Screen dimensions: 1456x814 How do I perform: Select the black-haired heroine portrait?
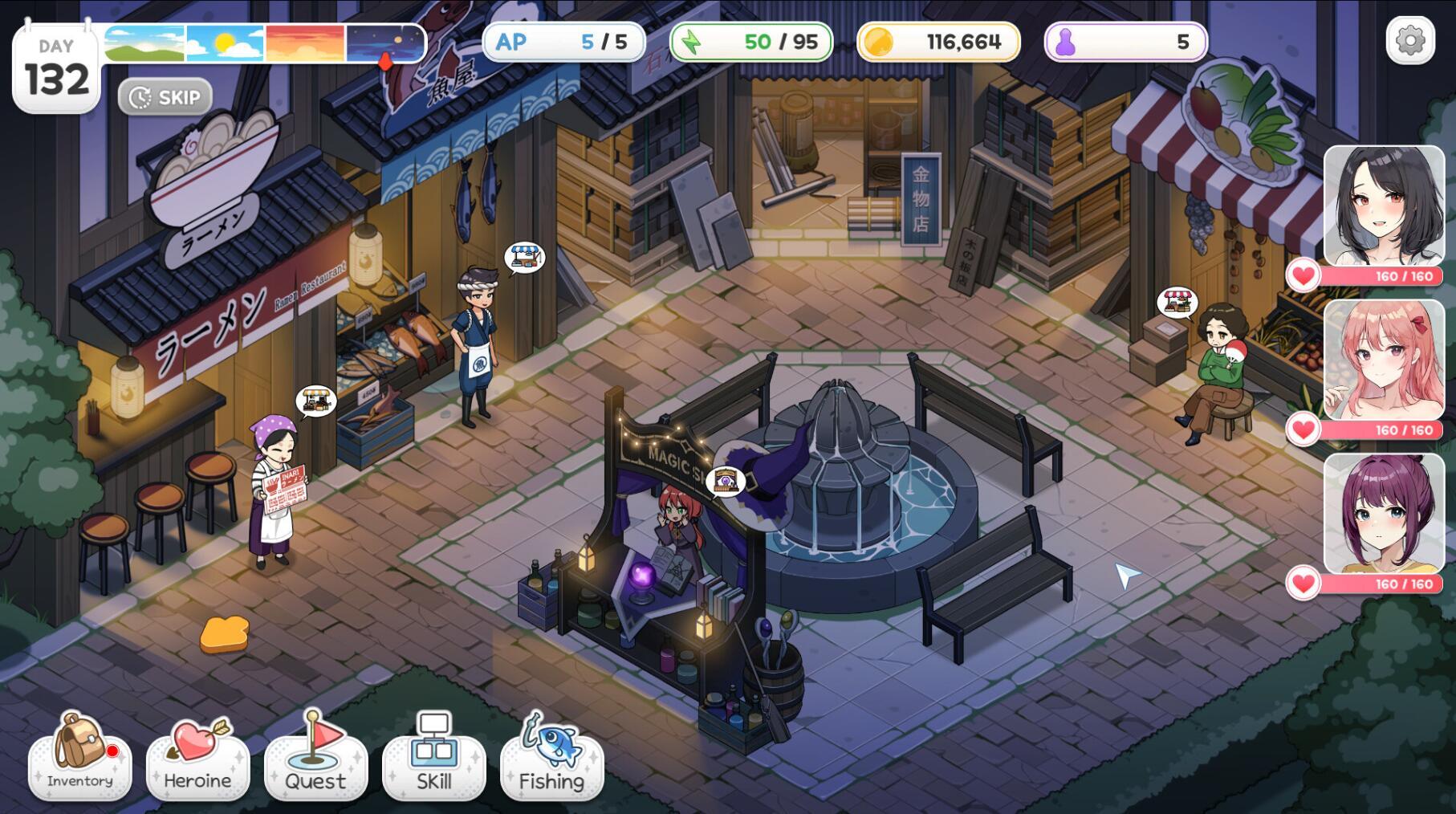point(1383,206)
